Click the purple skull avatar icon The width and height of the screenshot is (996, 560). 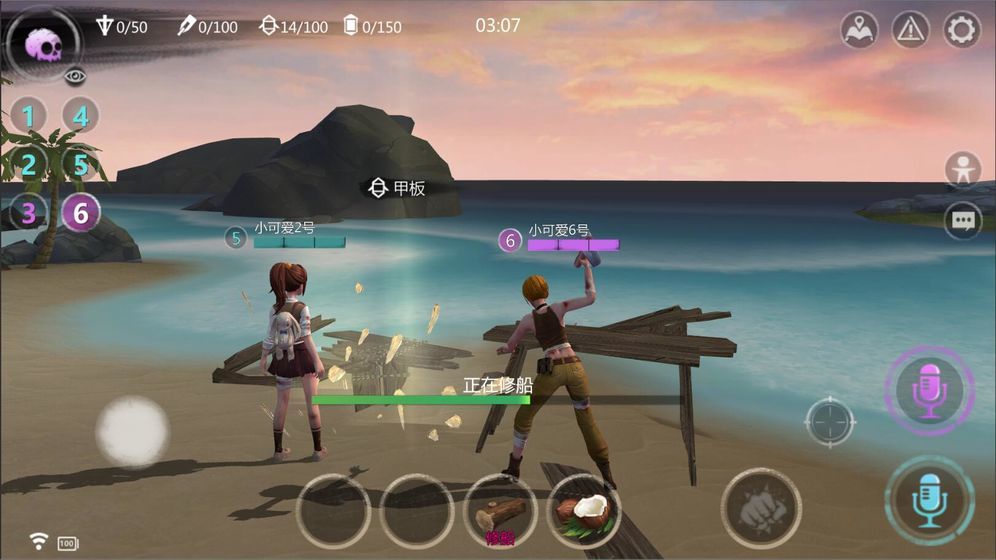click(x=43, y=43)
